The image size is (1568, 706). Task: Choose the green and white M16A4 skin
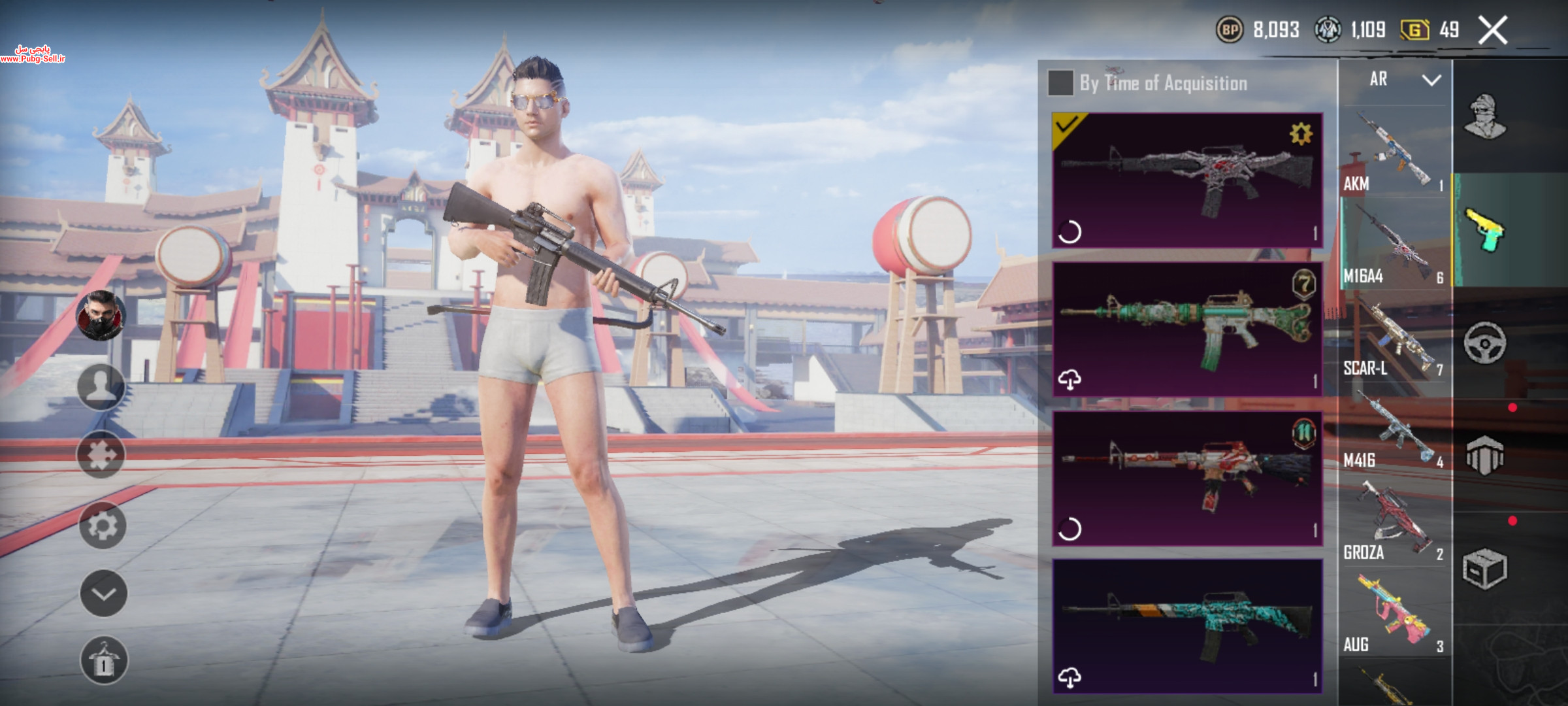coord(1186,329)
